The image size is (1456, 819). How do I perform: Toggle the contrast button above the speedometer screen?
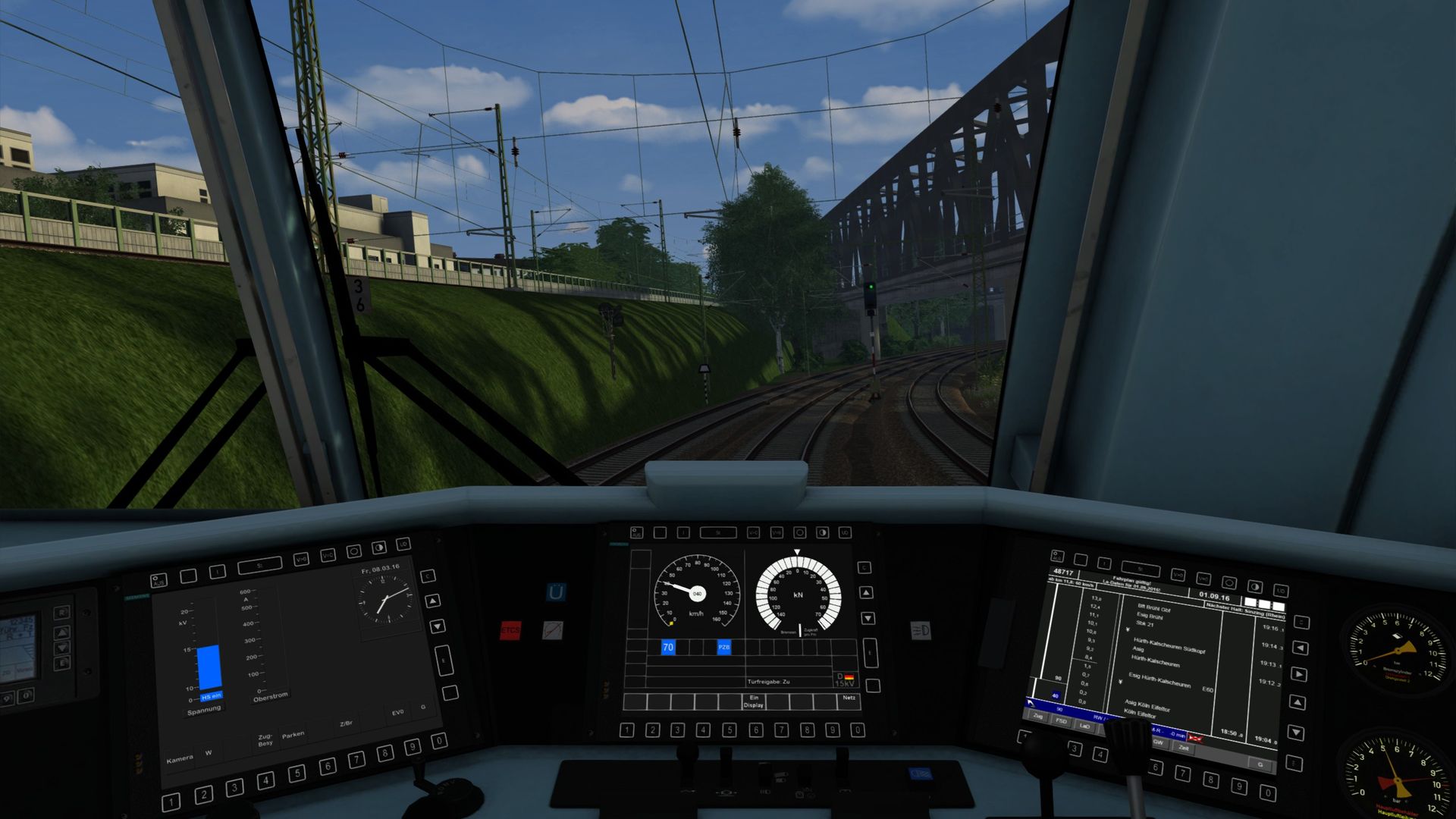click(x=822, y=532)
